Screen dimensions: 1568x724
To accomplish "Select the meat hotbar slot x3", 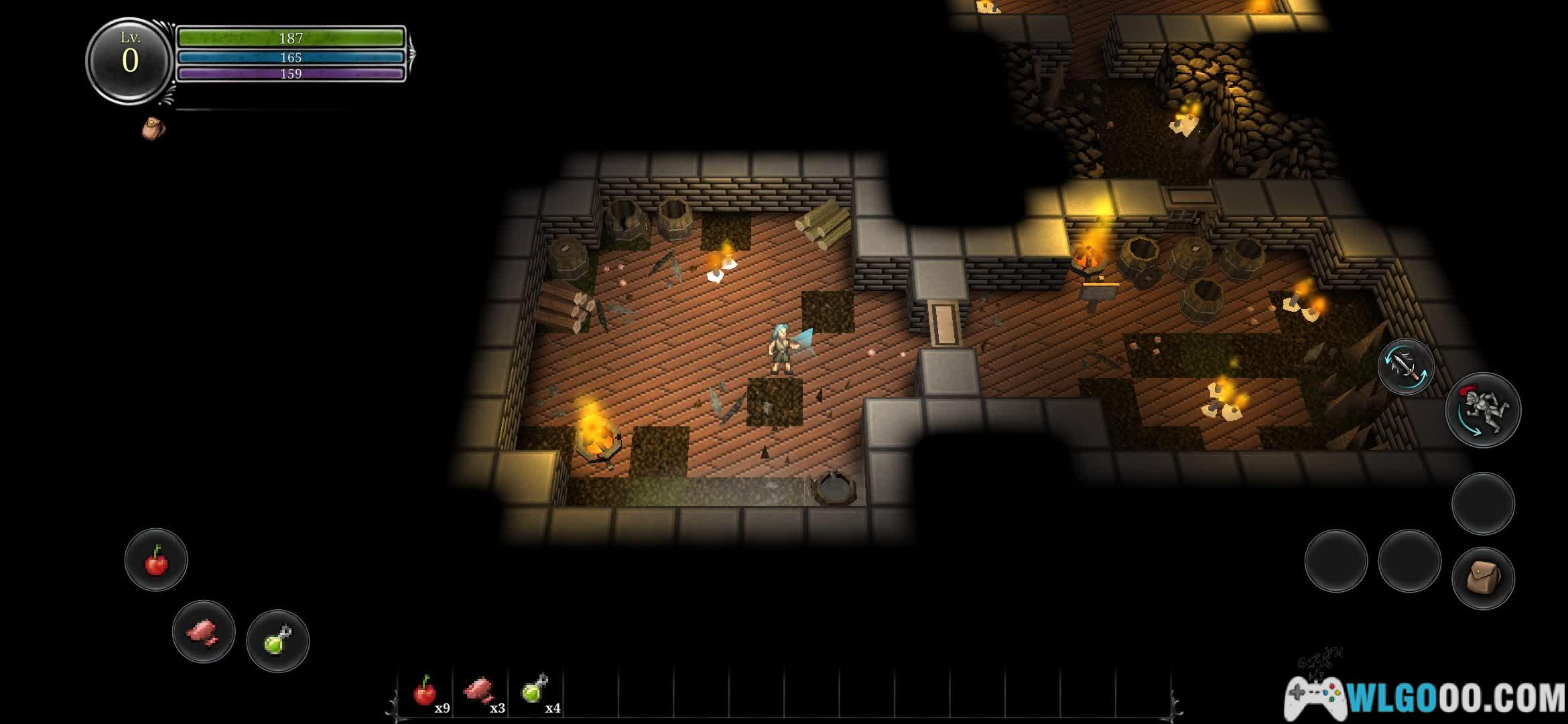I will [x=480, y=692].
